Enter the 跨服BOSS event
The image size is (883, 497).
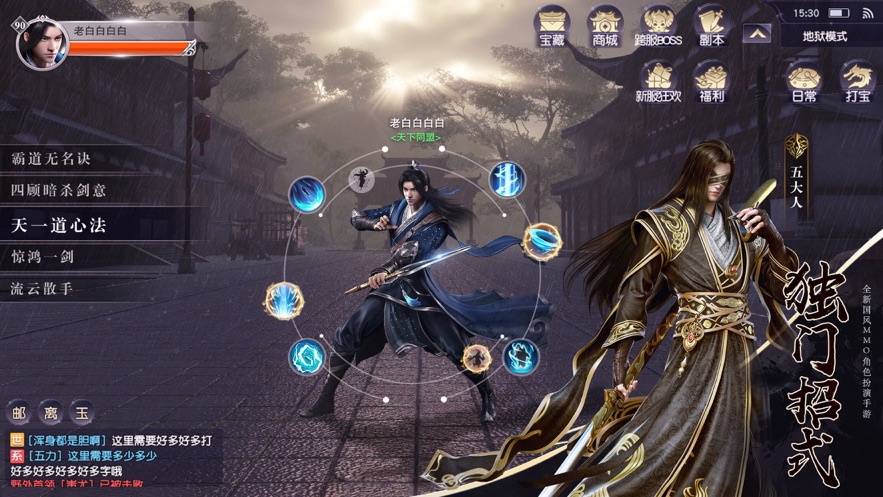pos(658,25)
